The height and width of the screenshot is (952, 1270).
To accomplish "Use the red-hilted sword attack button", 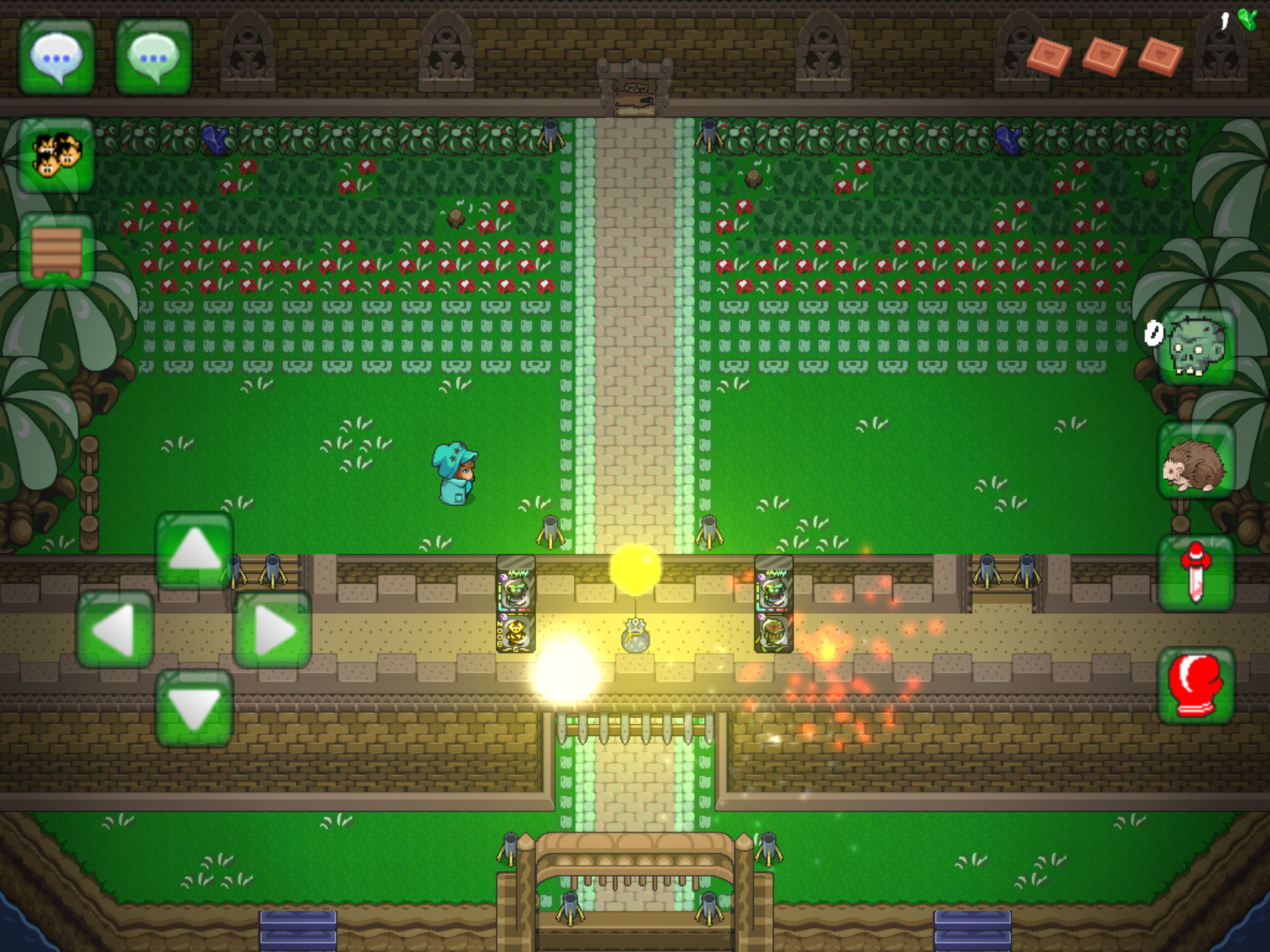I will click(1195, 573).
